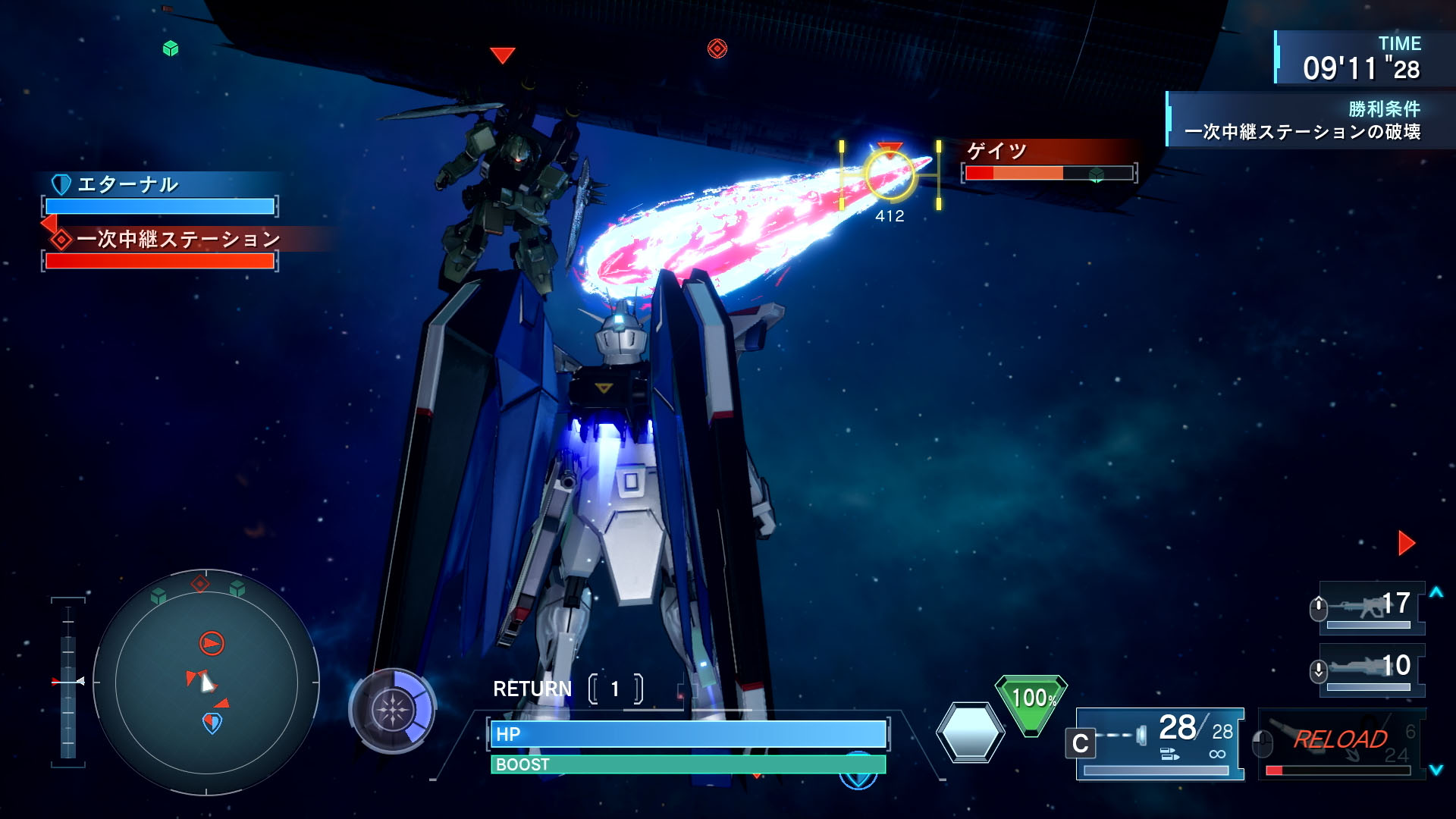Select the weapon slot marked RELOAD

[1341, 743]
